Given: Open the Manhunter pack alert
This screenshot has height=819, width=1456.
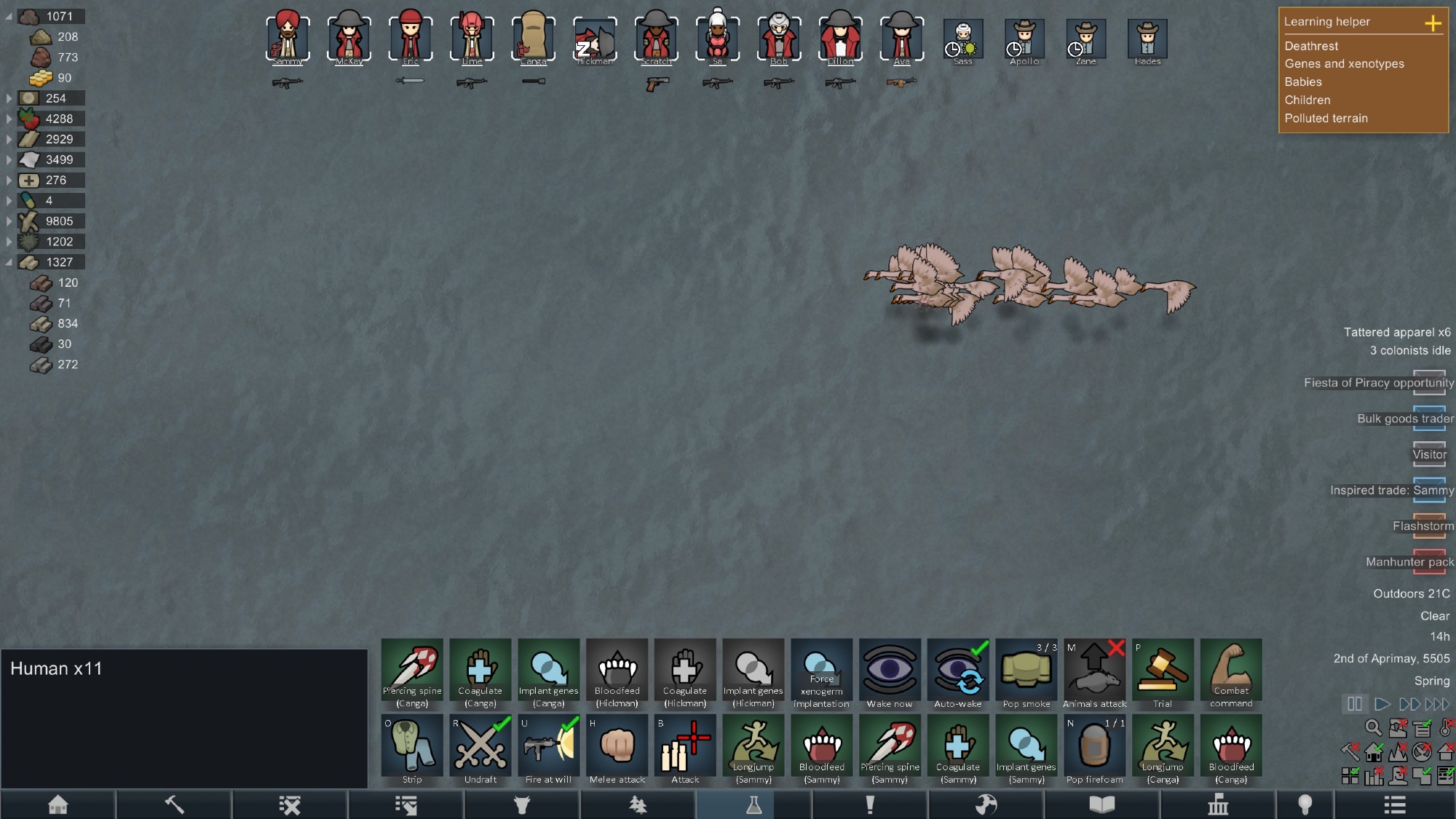Looking at the screenshot, I should pyautogui.click(x=1409, y=562).
